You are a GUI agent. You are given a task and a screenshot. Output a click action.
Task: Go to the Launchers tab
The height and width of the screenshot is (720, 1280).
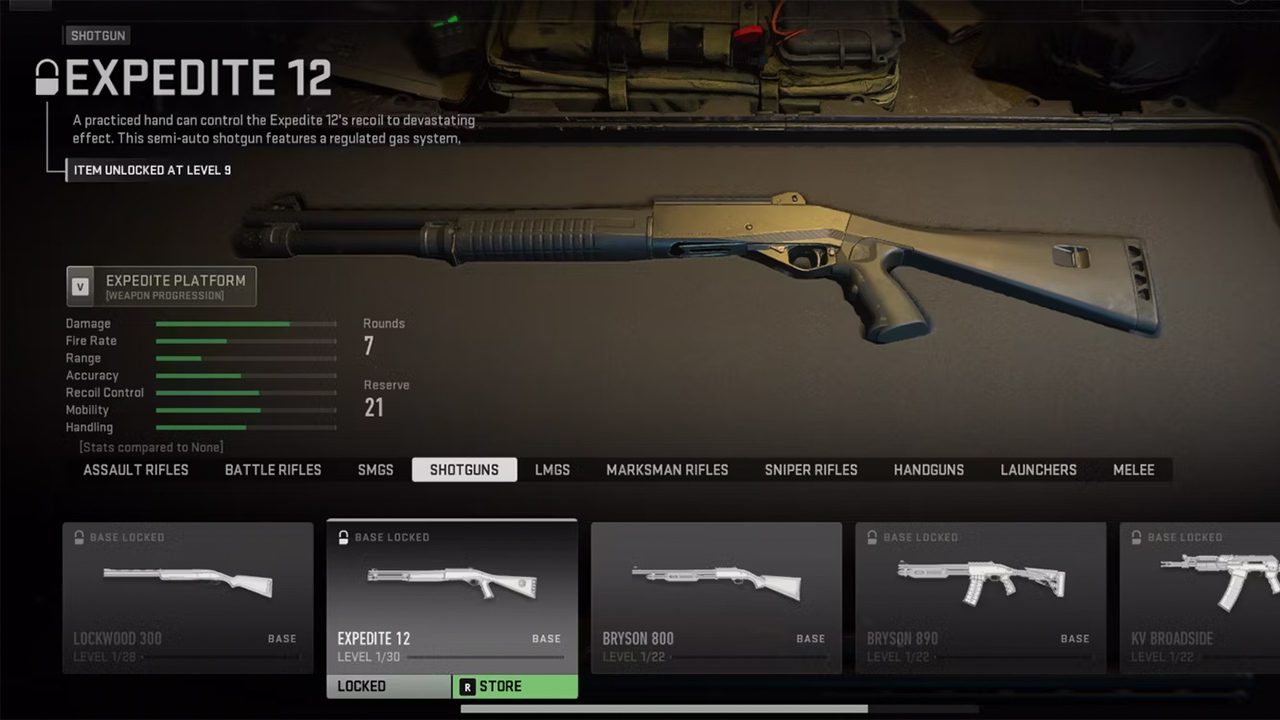point(1038,470)
